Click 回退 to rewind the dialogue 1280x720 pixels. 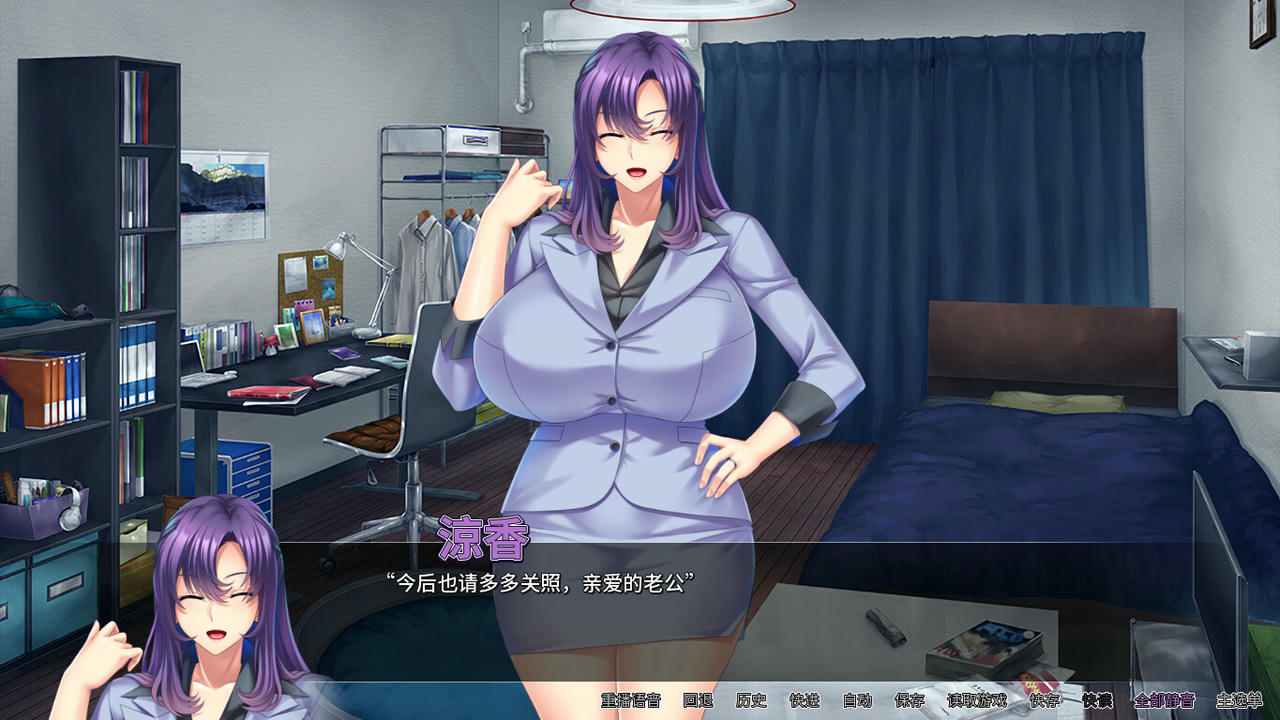[x=696, y=702]
